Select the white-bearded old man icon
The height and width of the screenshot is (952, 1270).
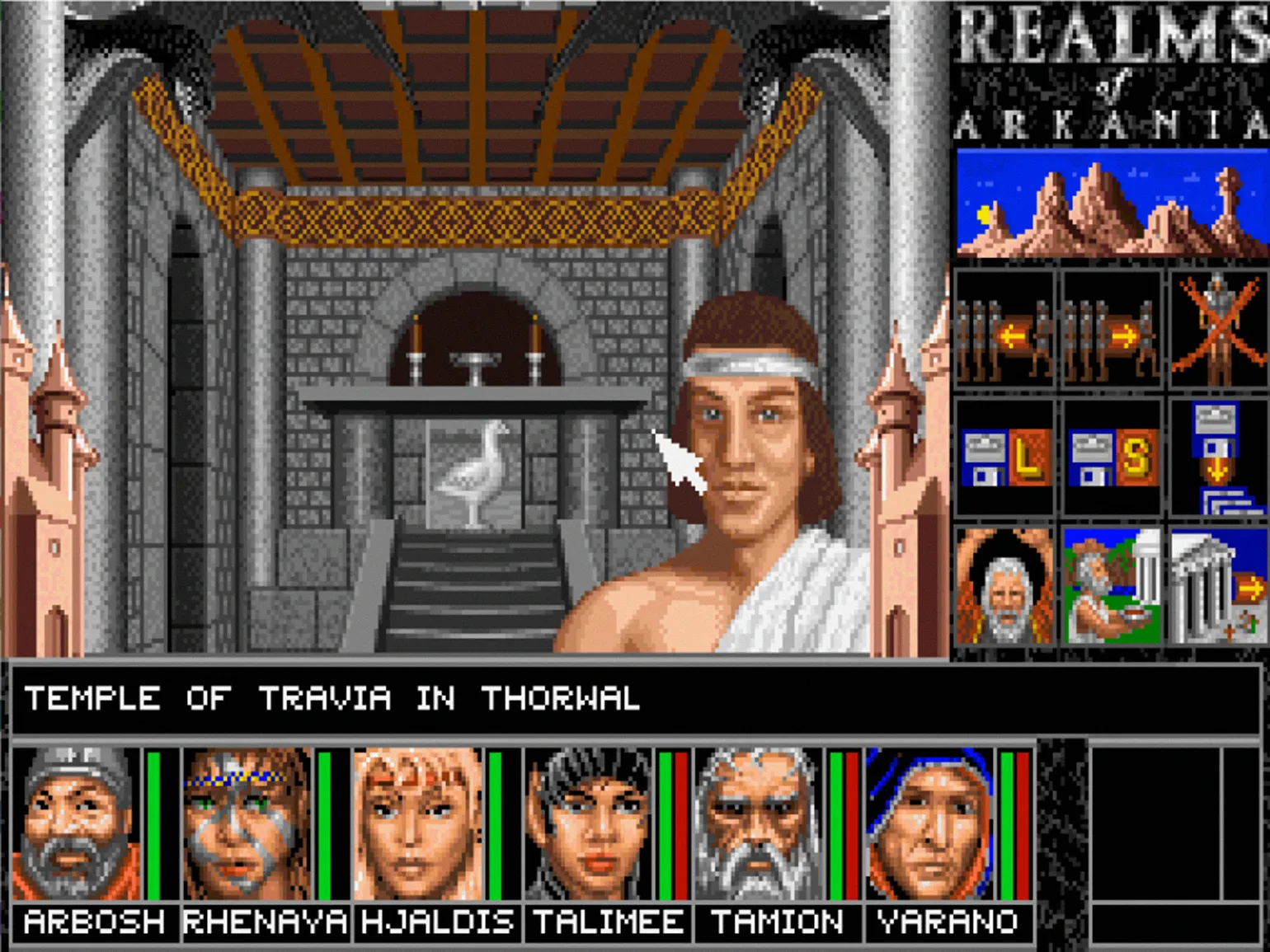[x=1004, y=587]
